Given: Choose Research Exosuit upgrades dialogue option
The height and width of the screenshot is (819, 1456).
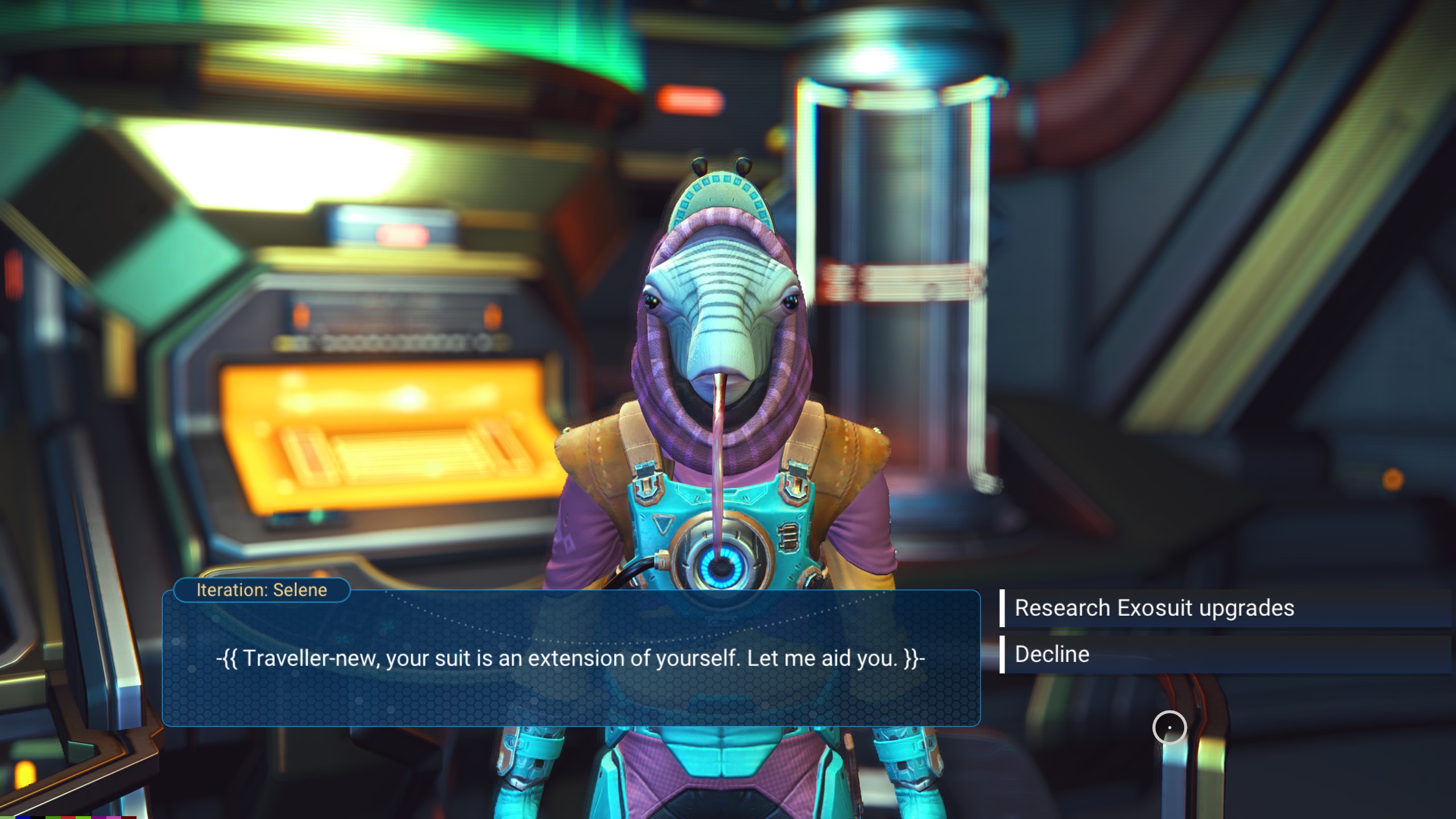Looking at the screenshot, I should click(x=1155, y=608).
